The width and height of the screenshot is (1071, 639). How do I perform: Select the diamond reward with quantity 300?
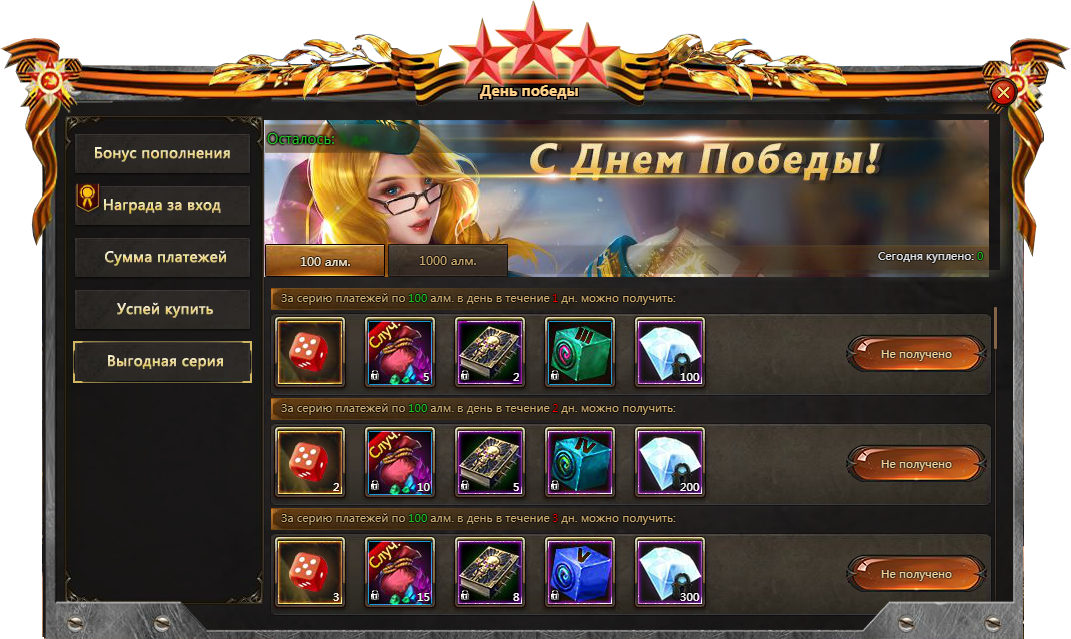pyautogui.click(x=670, y=572)
